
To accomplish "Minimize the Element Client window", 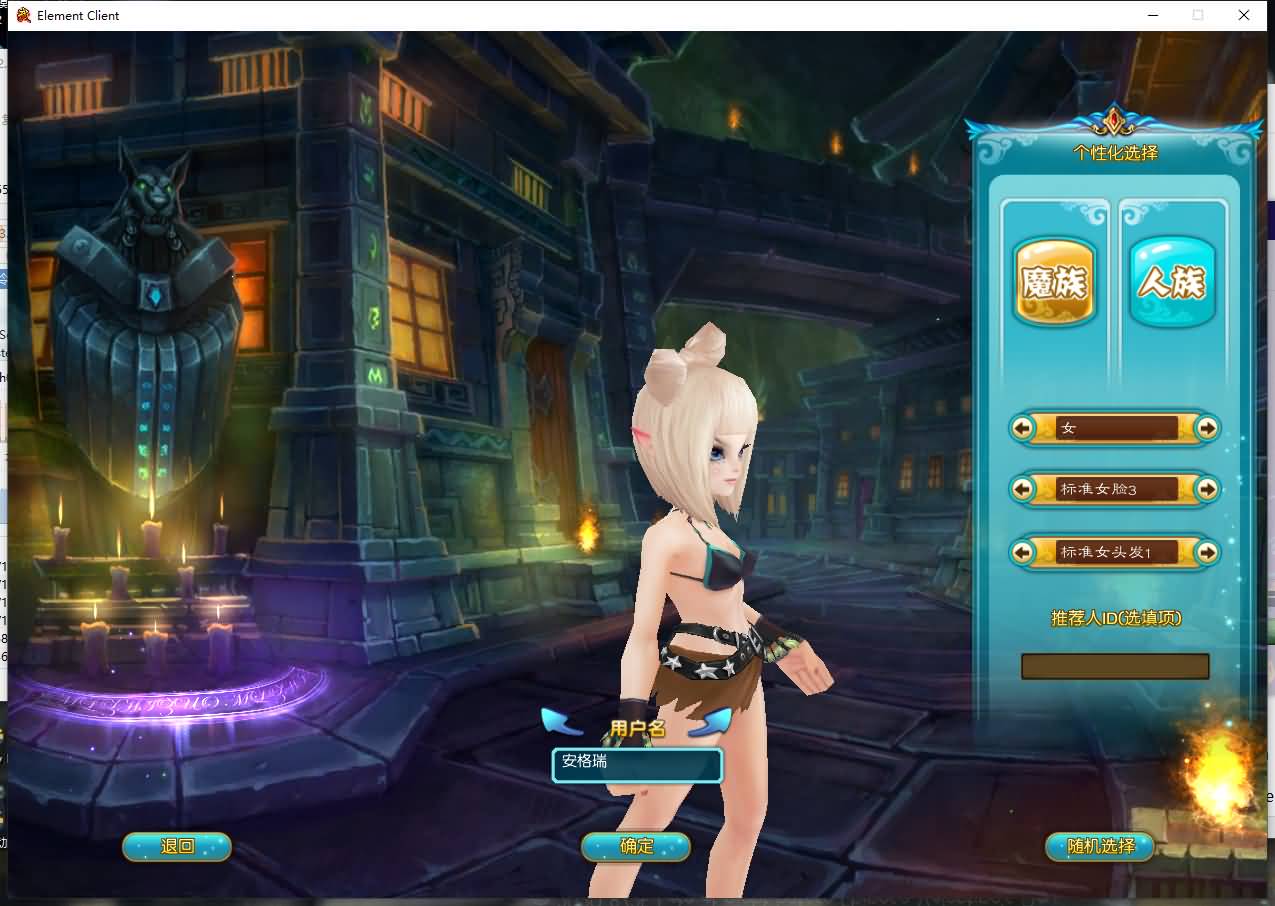I will 1152,15.
